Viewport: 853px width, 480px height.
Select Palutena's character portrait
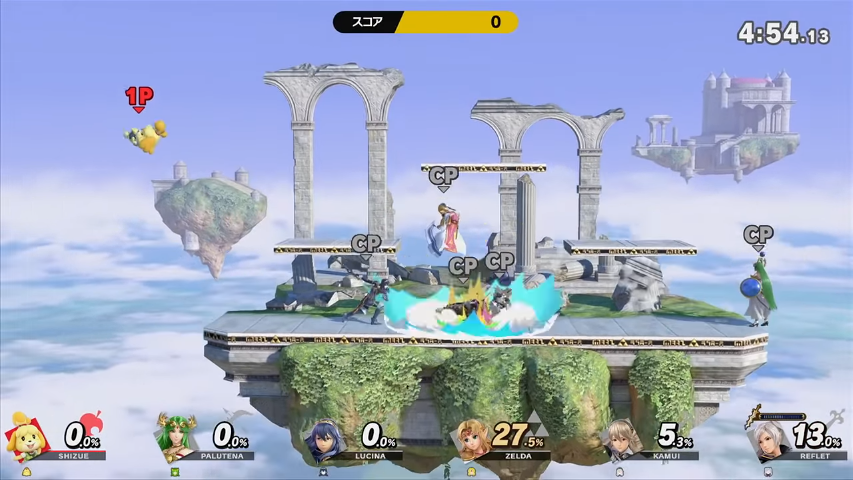(174, 437)
